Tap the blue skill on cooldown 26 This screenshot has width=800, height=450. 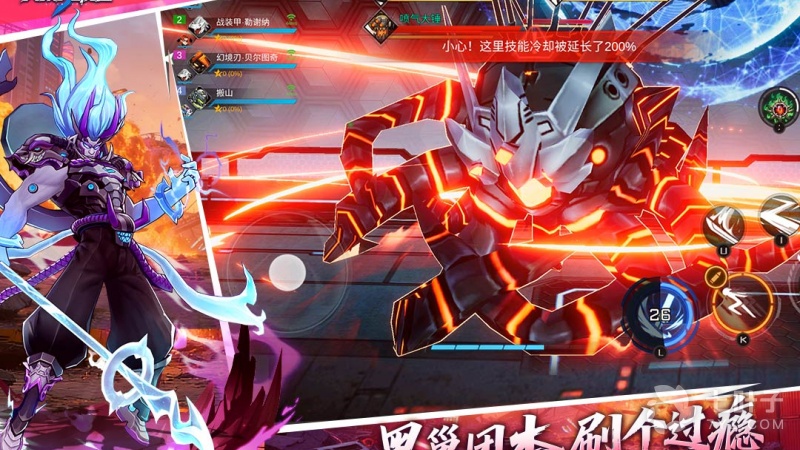click(659, 312)
